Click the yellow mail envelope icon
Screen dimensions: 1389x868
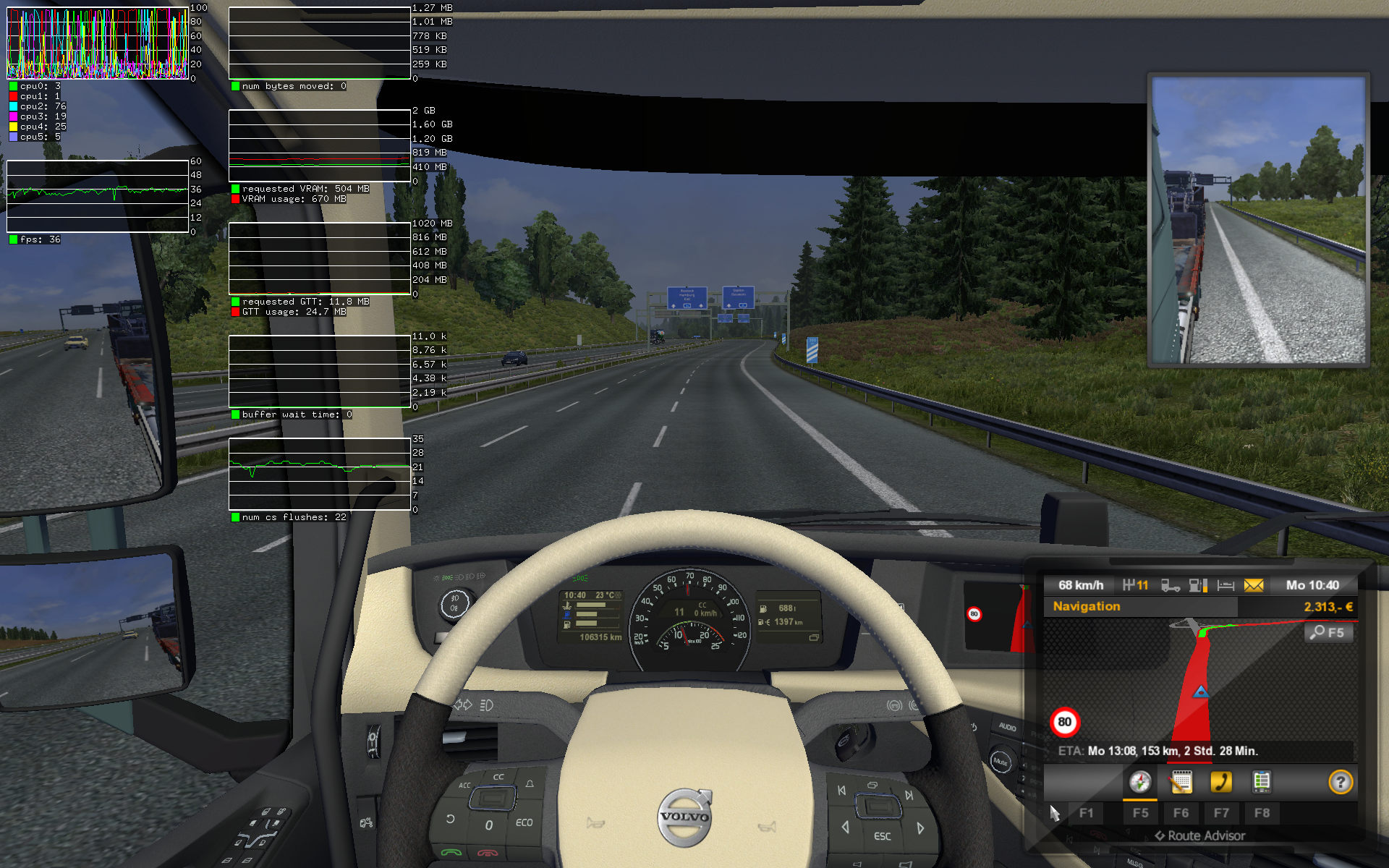tap(1254, 585)
